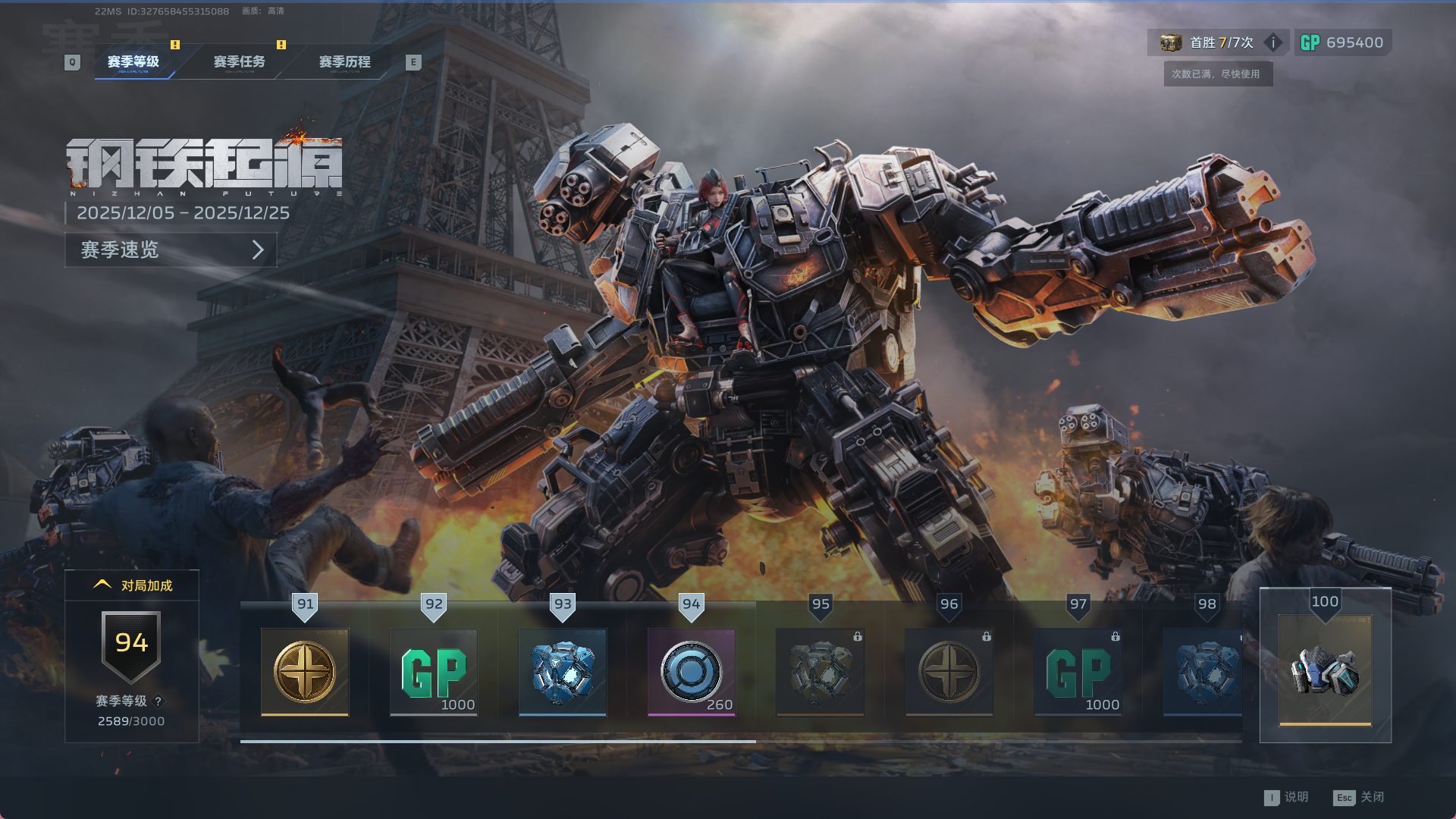The width and height of the screenshot is (1456, 819).
Task: Switch to the 赛季等级 tab
Action: 133,61
